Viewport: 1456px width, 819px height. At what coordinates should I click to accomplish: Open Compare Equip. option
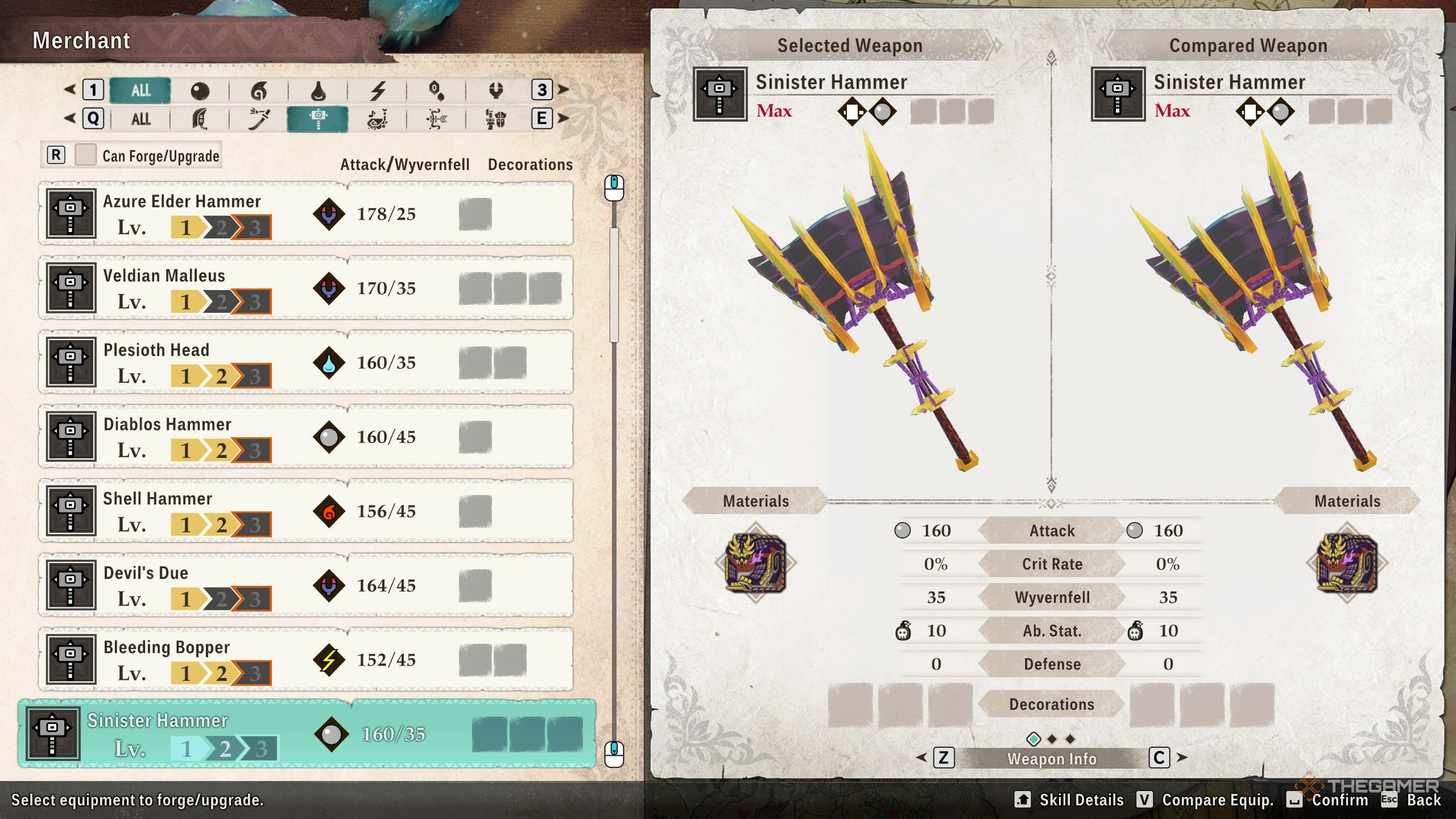(1206, 800)
